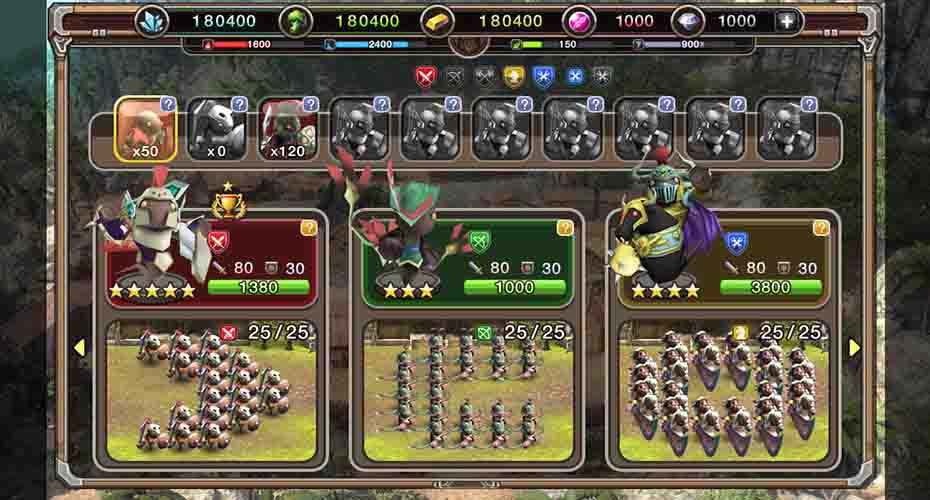
Task: Filter by the red crossed-swords shield icon
Action: [x=425, y=76]
